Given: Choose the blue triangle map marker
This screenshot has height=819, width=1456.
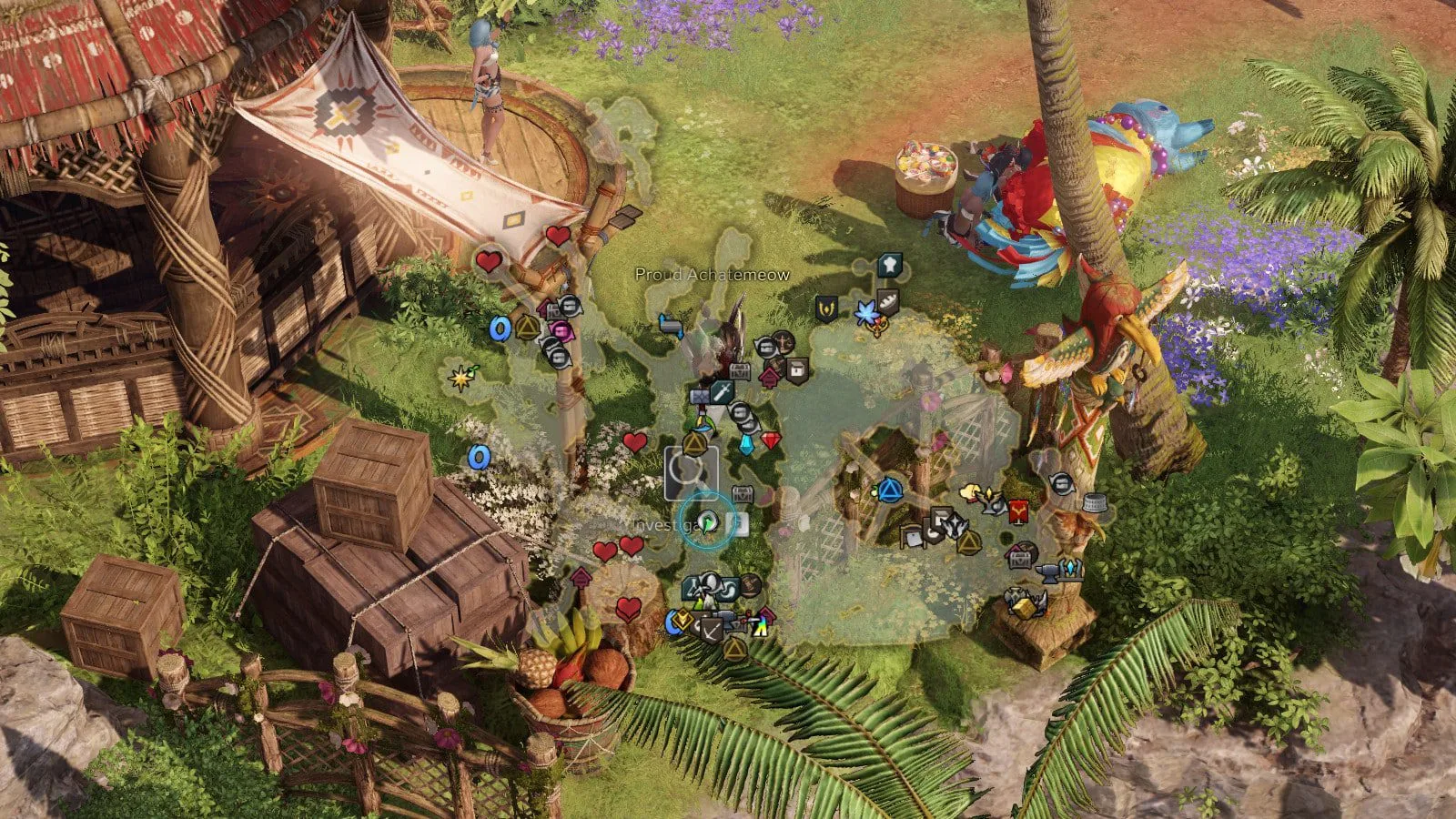Looking at the screenshot, I should [x=889, y=490].
